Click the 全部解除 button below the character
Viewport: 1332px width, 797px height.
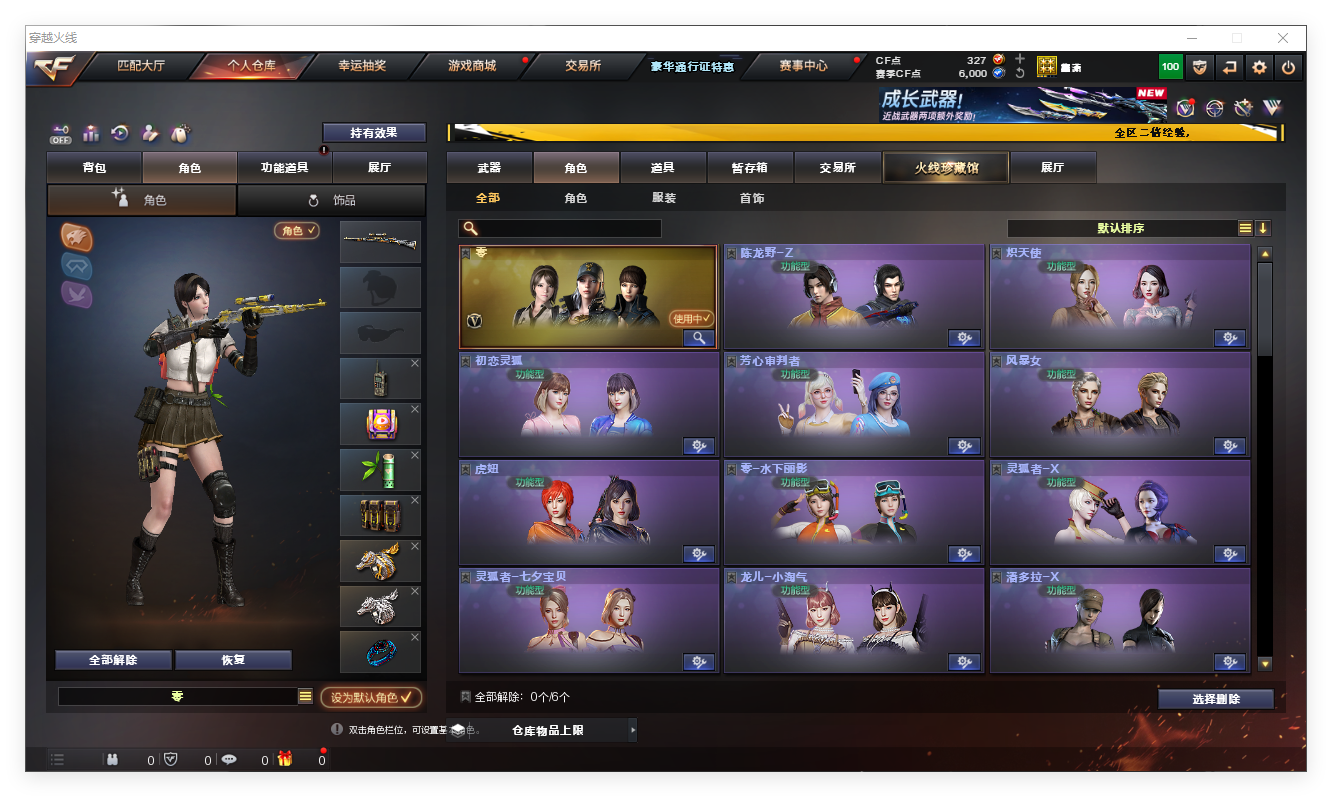[x=111, y=660]
